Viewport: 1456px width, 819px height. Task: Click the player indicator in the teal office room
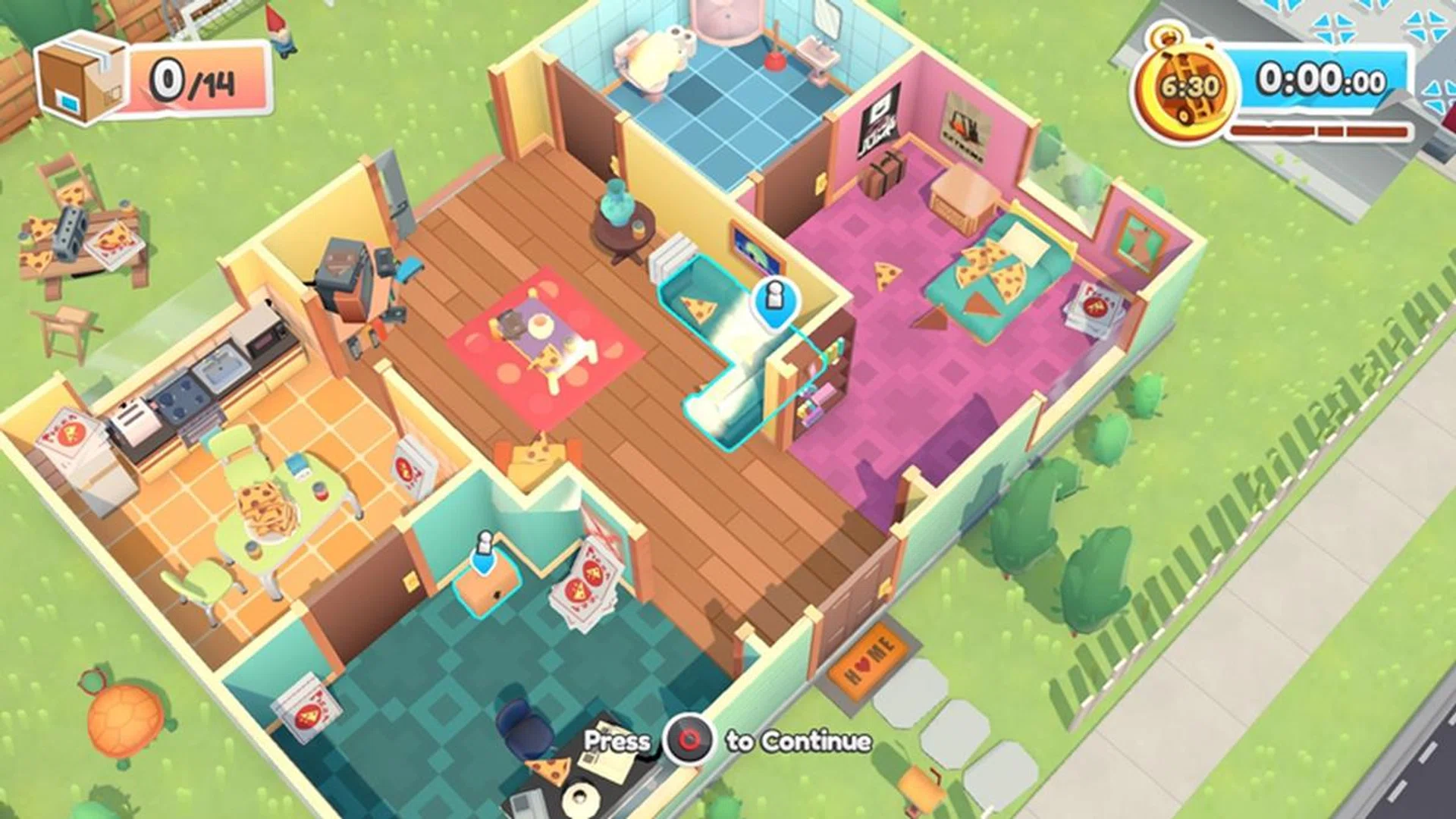[x=482, y=548]
